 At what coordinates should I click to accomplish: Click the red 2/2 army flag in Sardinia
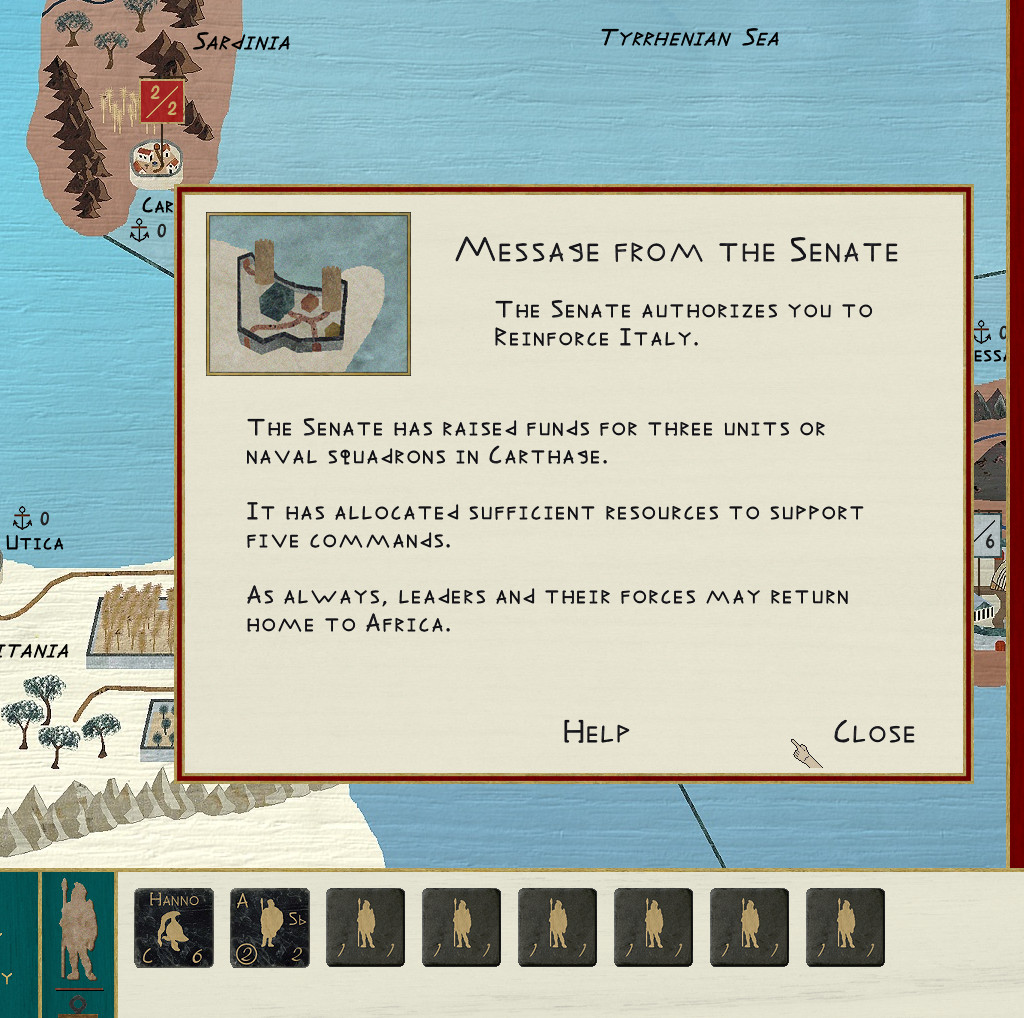(x=161, y=101)
